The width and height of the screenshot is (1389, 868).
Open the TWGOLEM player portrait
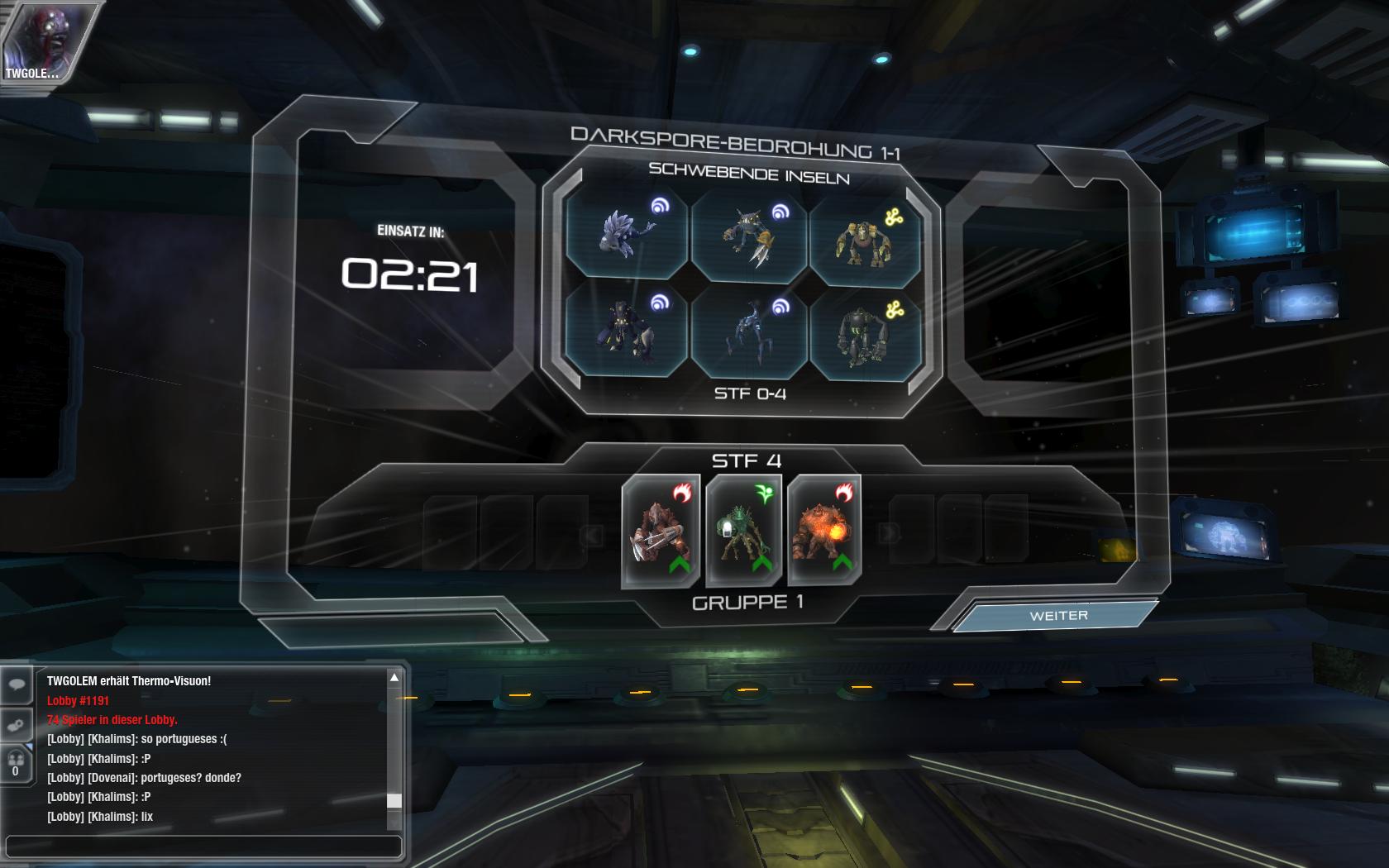coord(35,41)
